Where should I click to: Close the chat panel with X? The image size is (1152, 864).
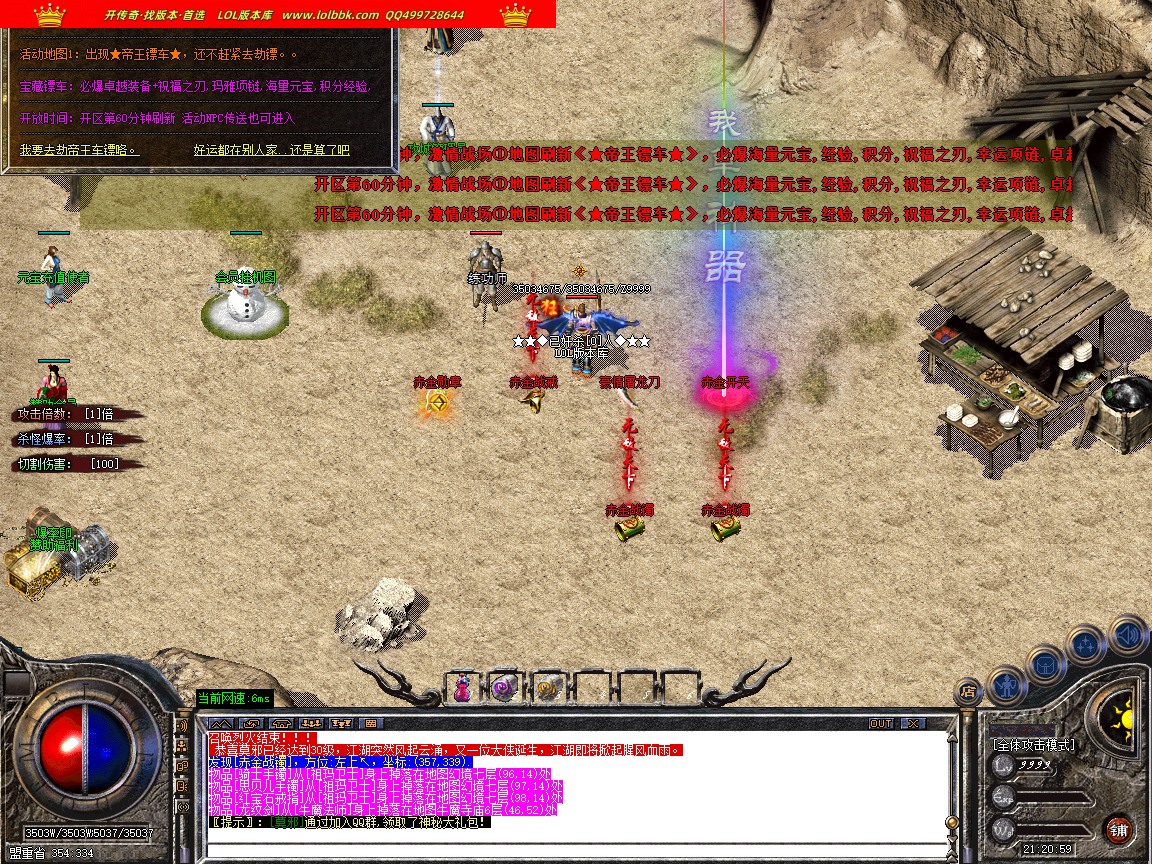(x=912, y=723)
